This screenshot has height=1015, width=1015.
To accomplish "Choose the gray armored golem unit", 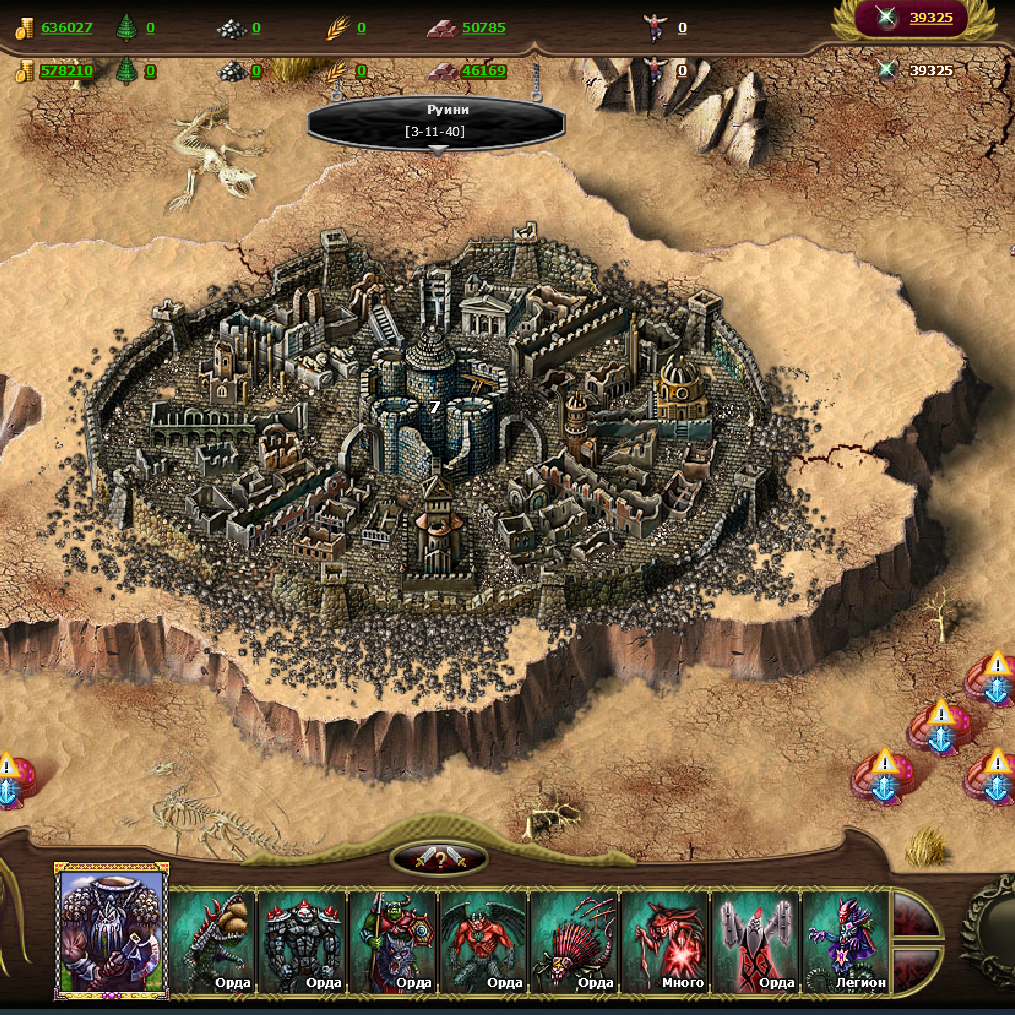I will tap(303, 942).
